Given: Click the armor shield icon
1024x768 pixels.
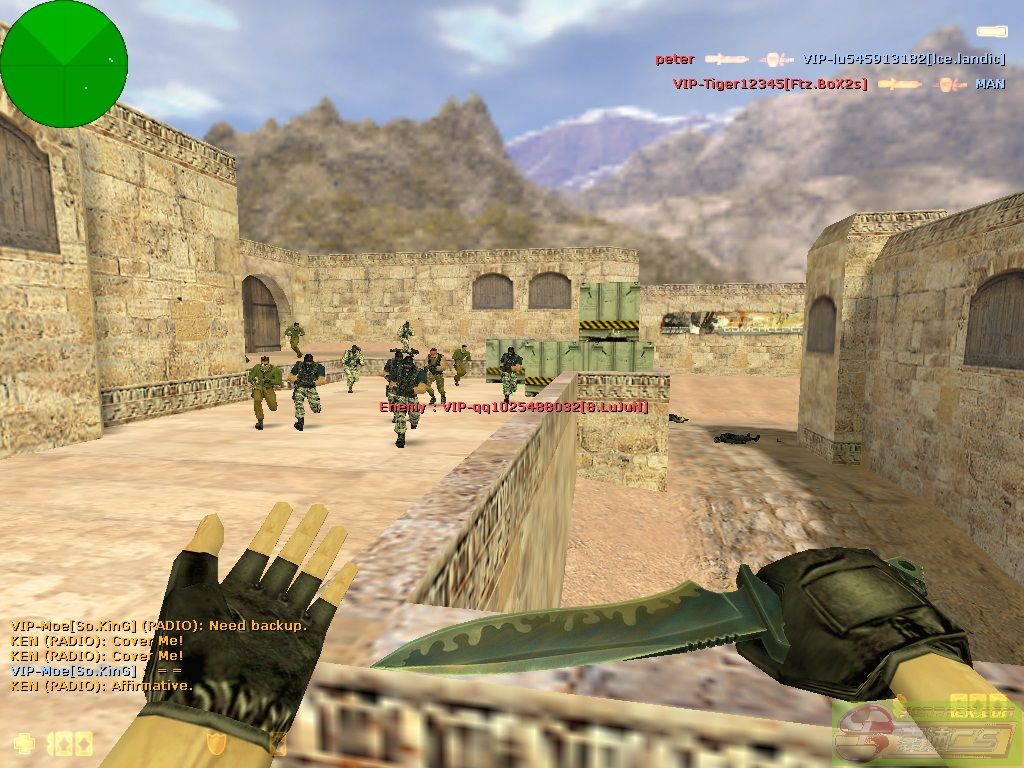Looking at the screenshot, I should (216, 742).
